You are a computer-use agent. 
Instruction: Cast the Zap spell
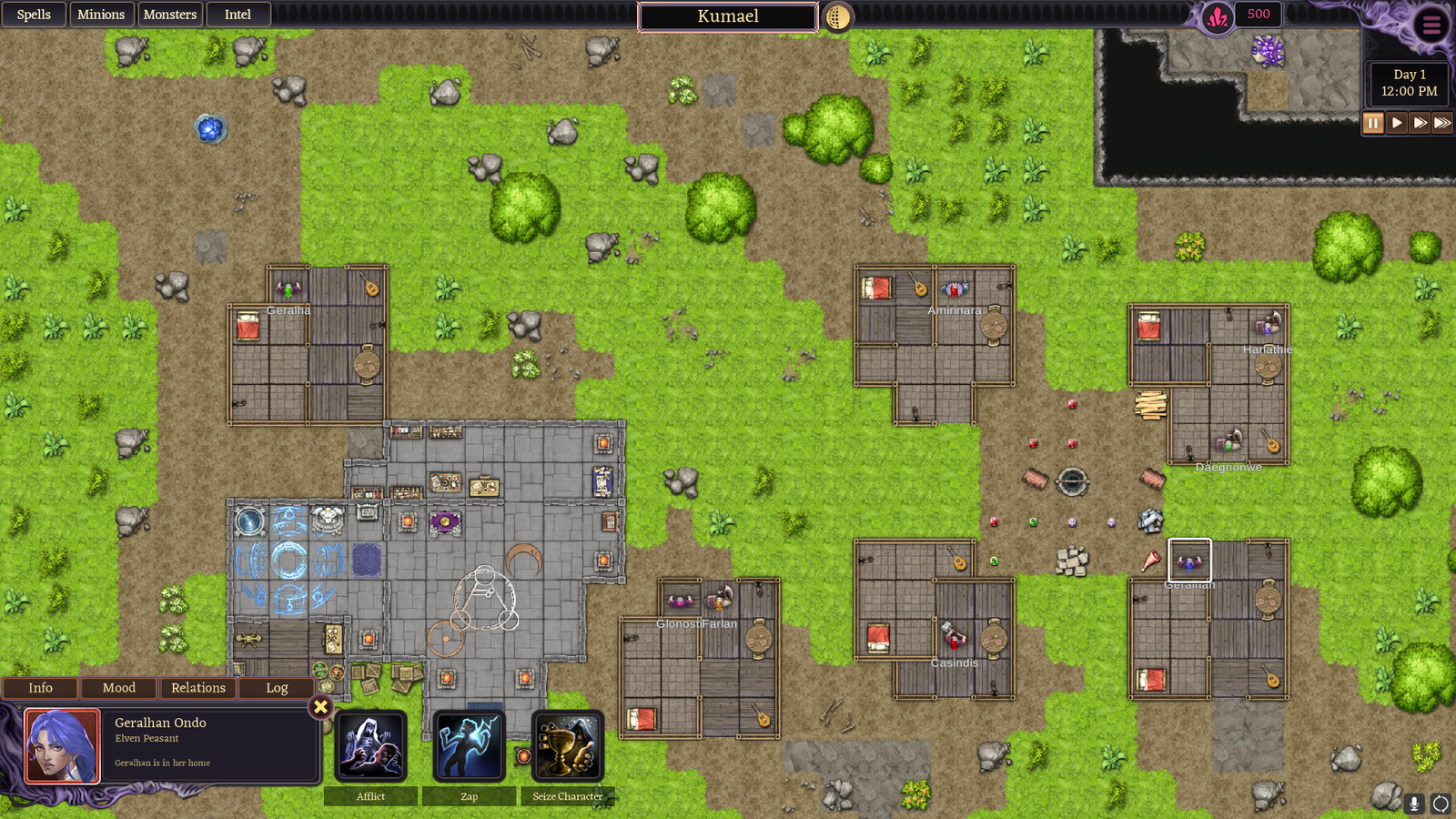(x=469, y=747)
